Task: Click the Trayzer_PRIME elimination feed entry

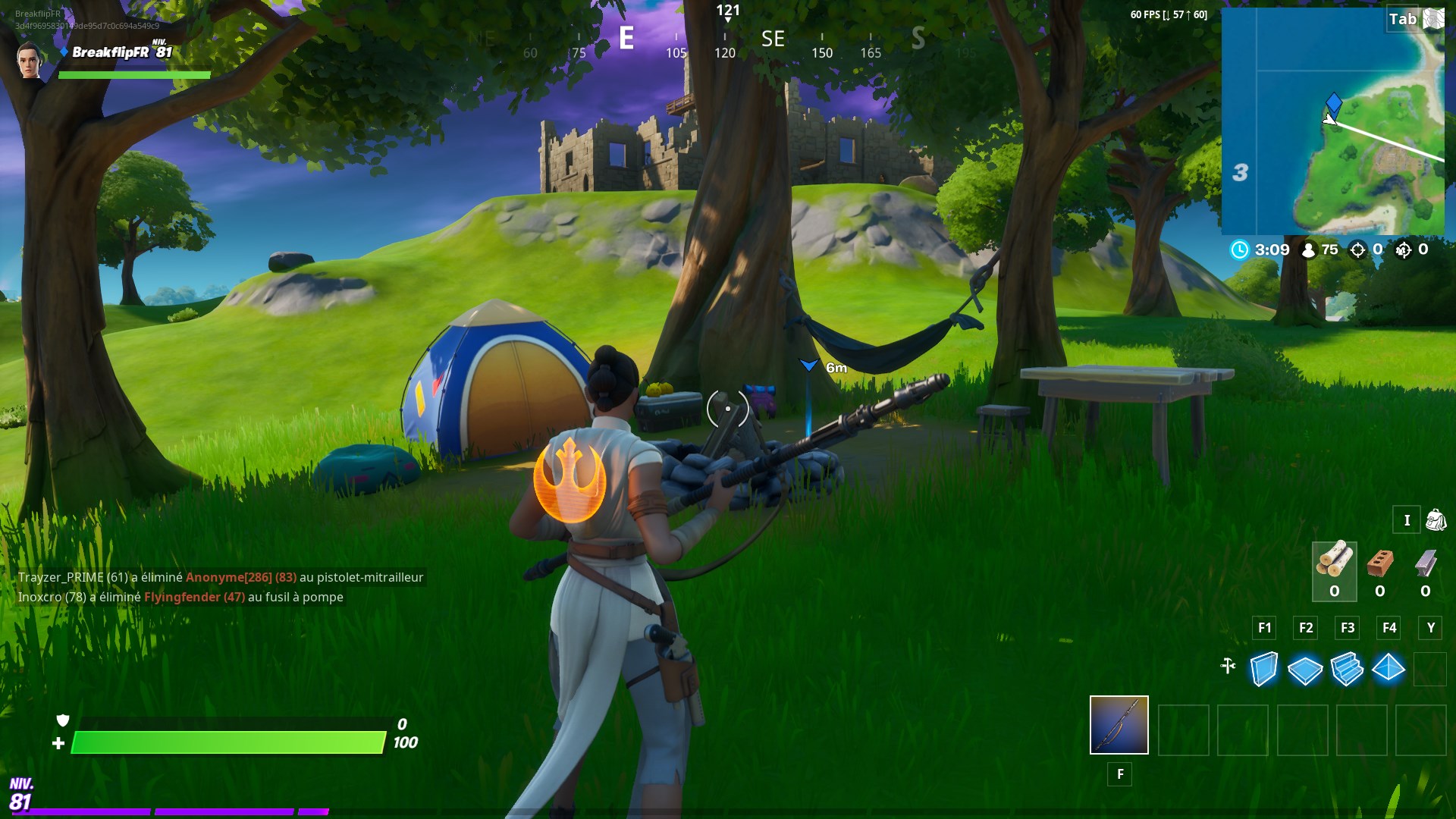Action: tap(220, 576)
